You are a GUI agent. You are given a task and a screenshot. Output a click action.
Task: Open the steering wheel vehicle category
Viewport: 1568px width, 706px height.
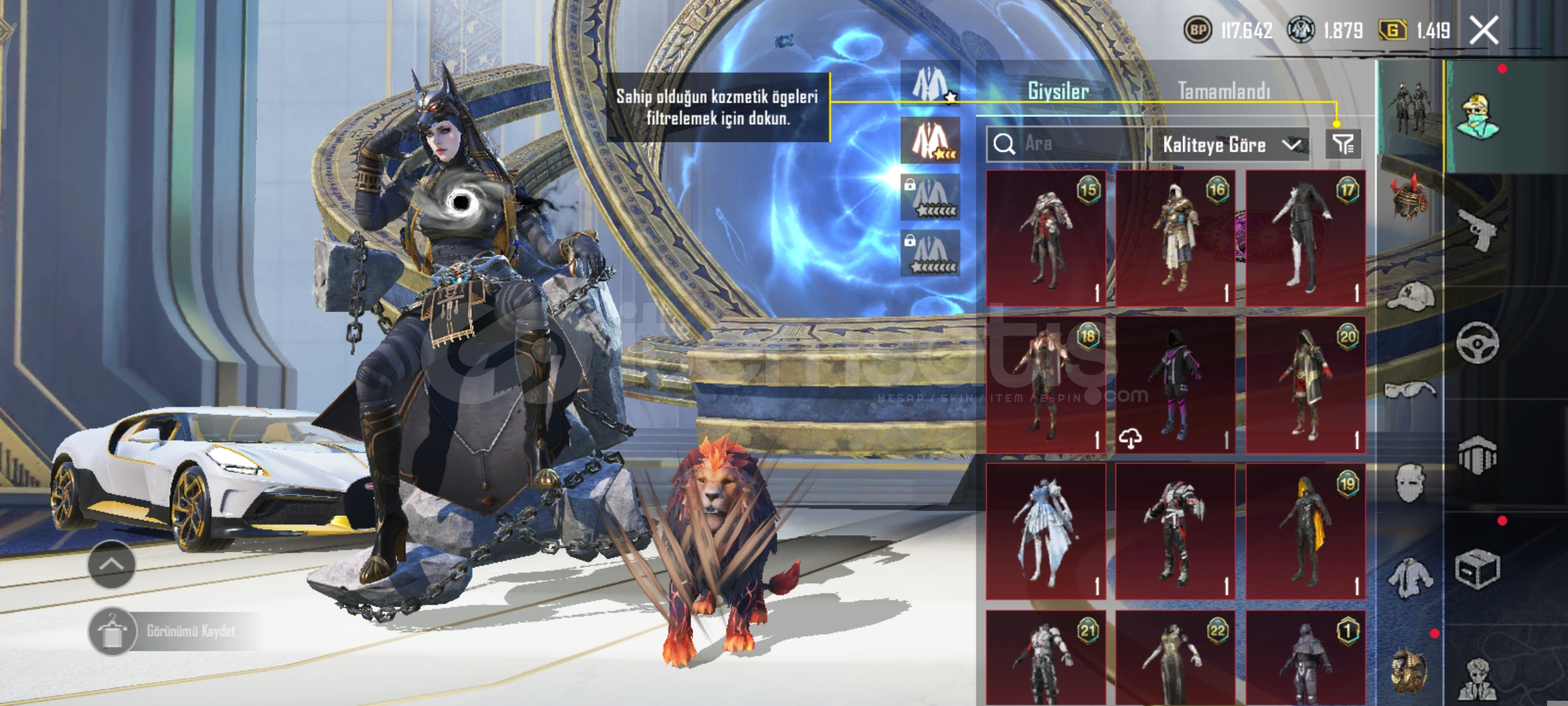coord(1477,342)
